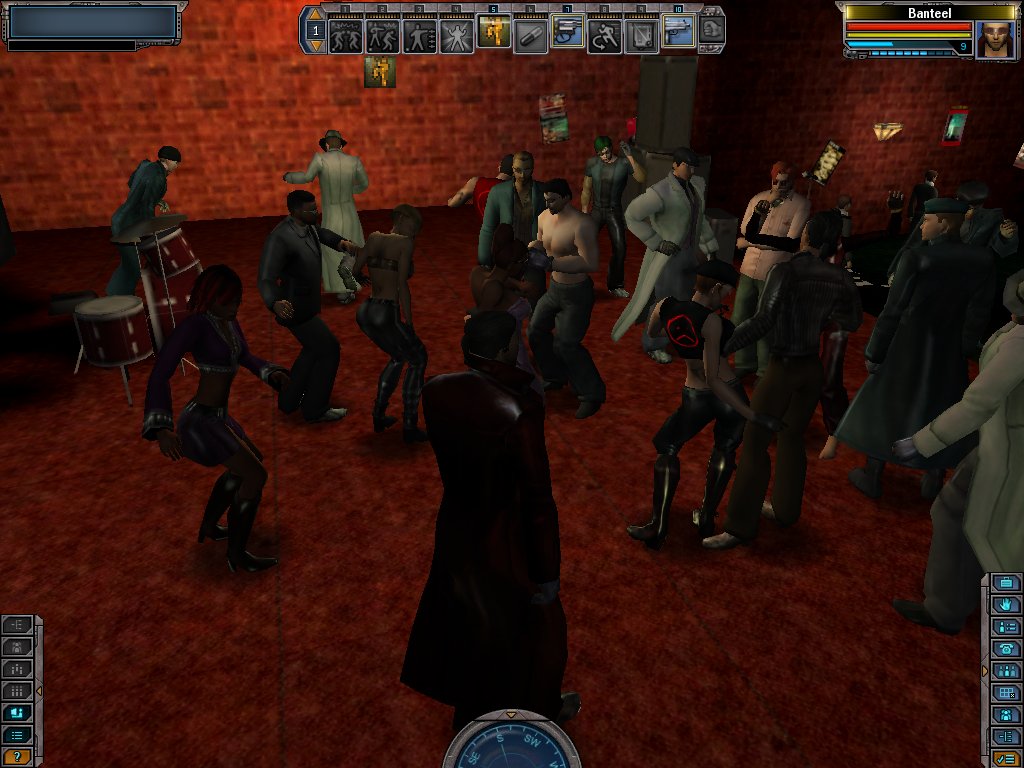Open the briefcase inventory button
This screenshot has width=1024, height=768.
(1007, 583)
